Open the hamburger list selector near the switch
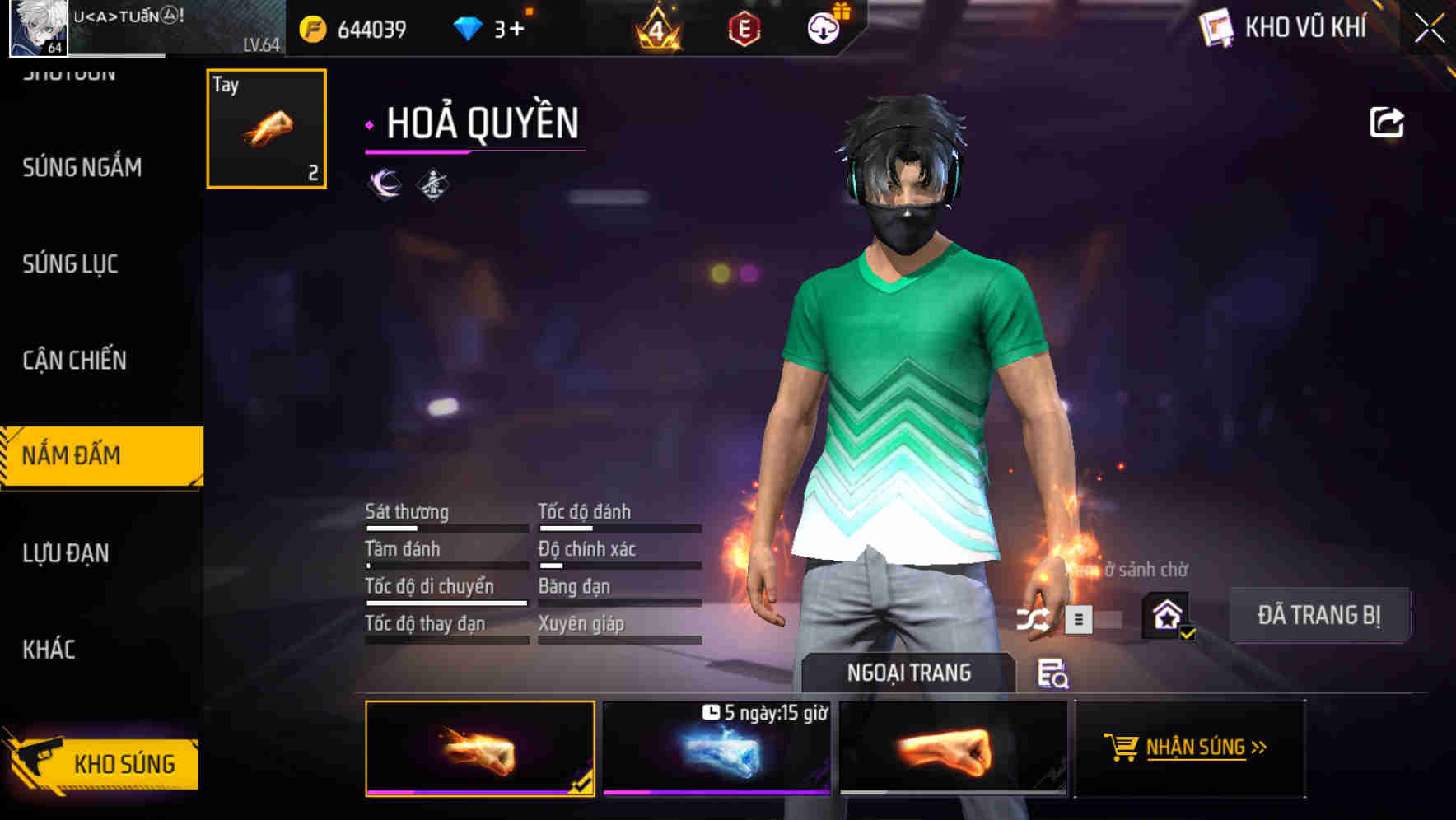 [1078, 619]
